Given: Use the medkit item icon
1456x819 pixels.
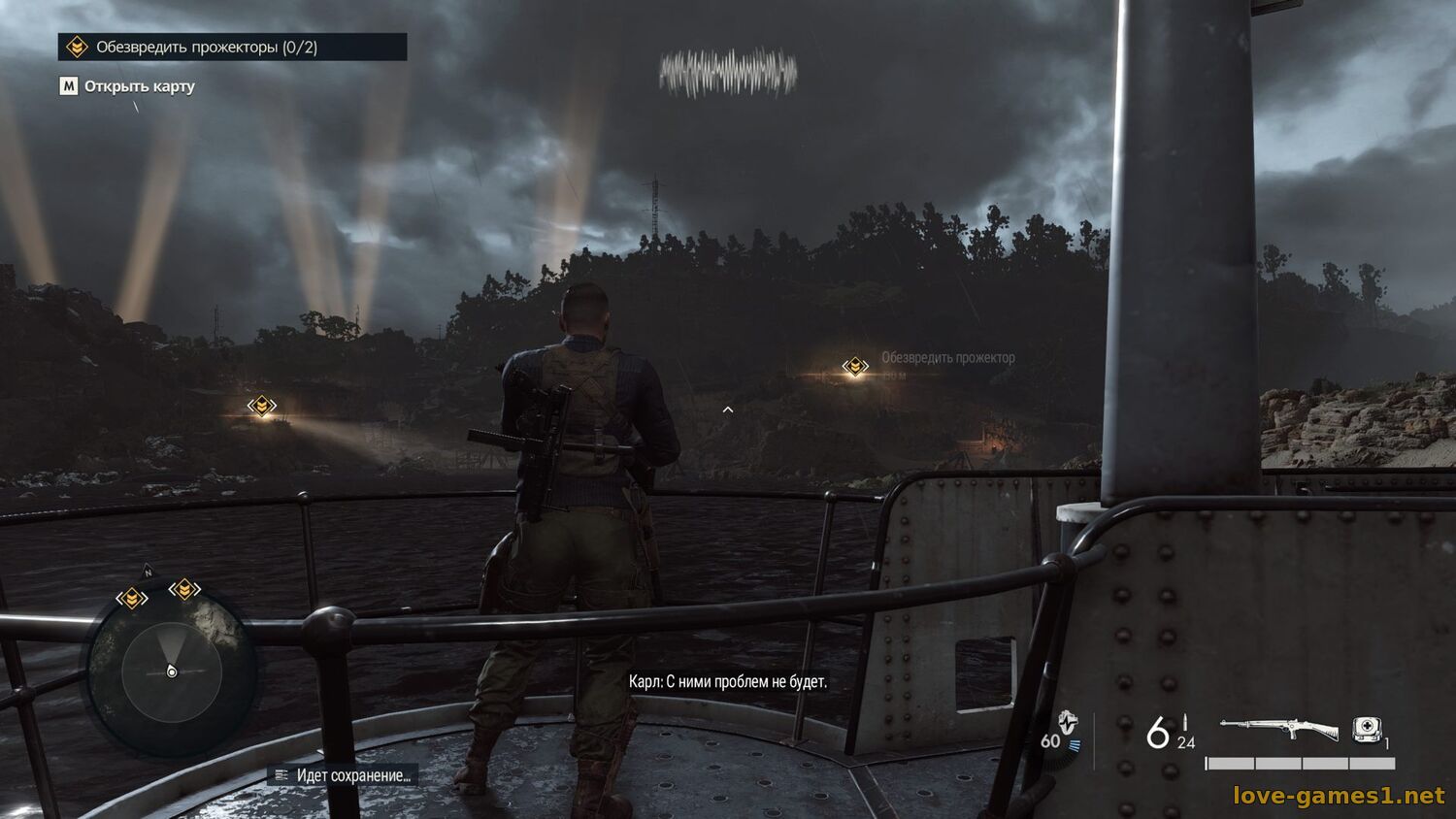Looking at the screenshot, I should pos(1367,729).
